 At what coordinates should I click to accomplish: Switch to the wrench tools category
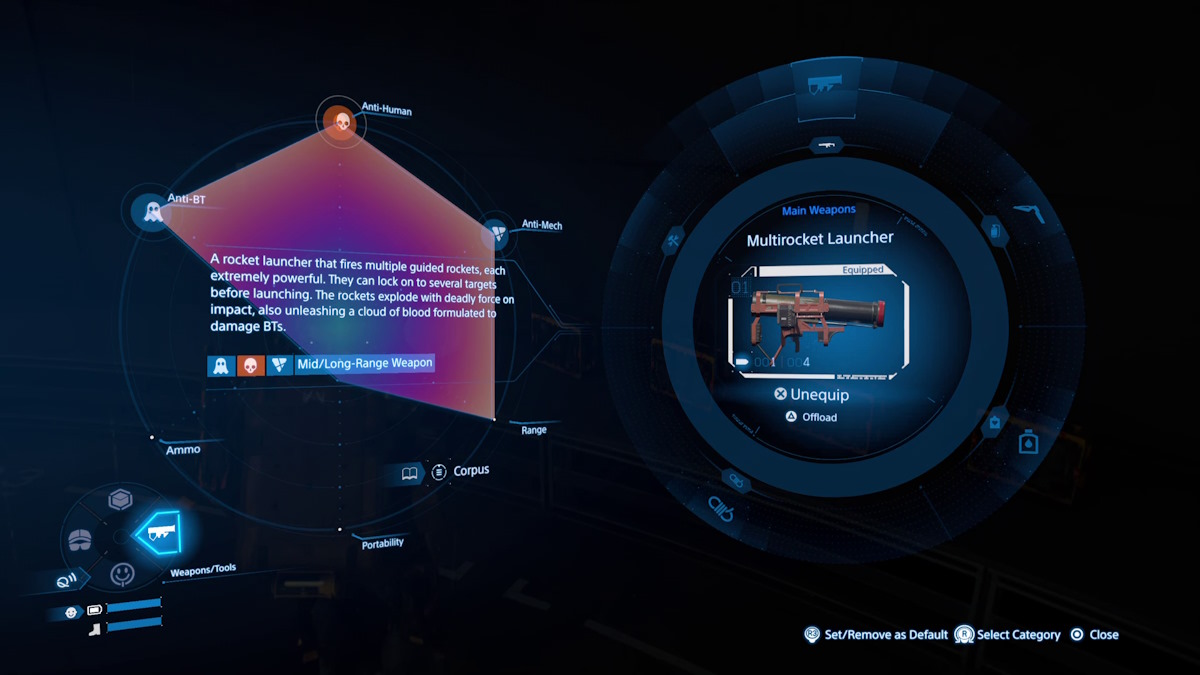(674, 241)
